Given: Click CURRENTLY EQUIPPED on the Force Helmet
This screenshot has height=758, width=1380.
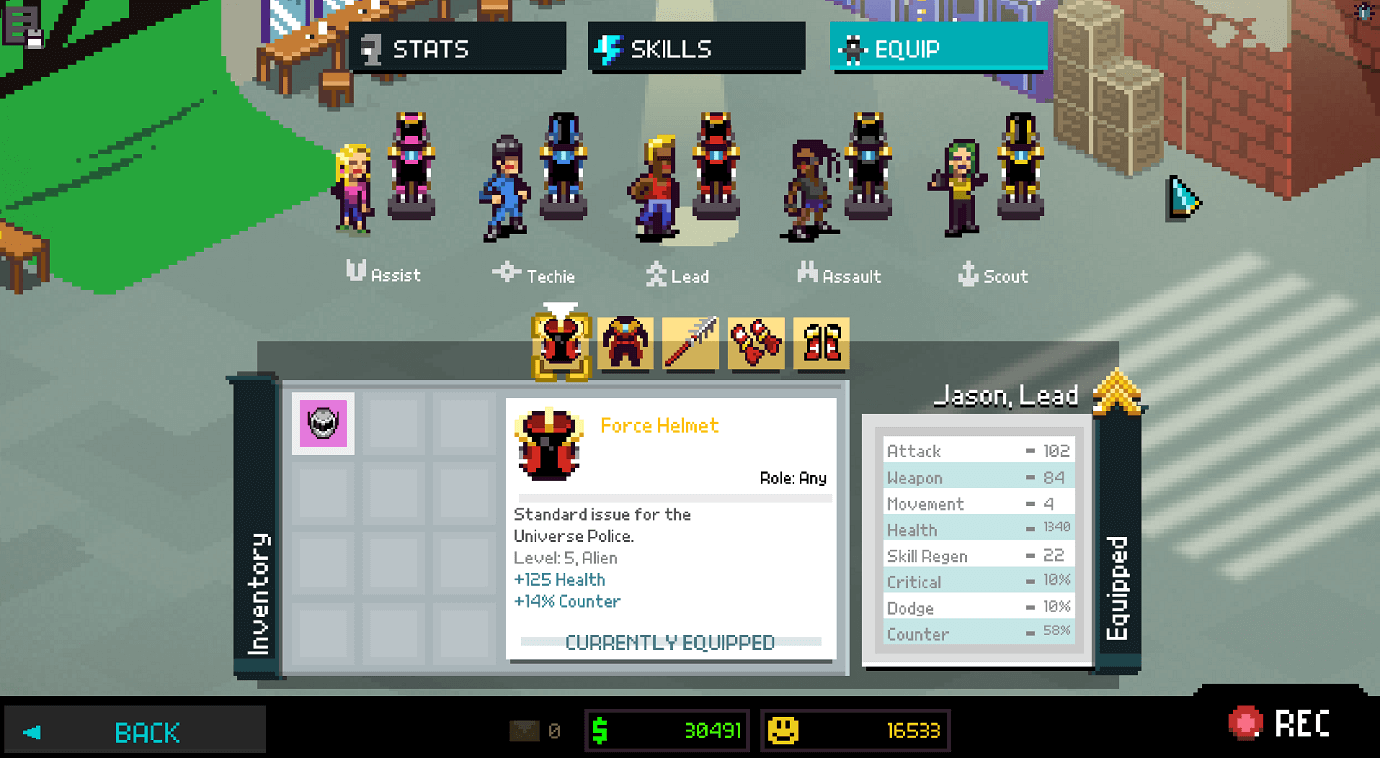Looking at the screenshot, I should point(671,643).
